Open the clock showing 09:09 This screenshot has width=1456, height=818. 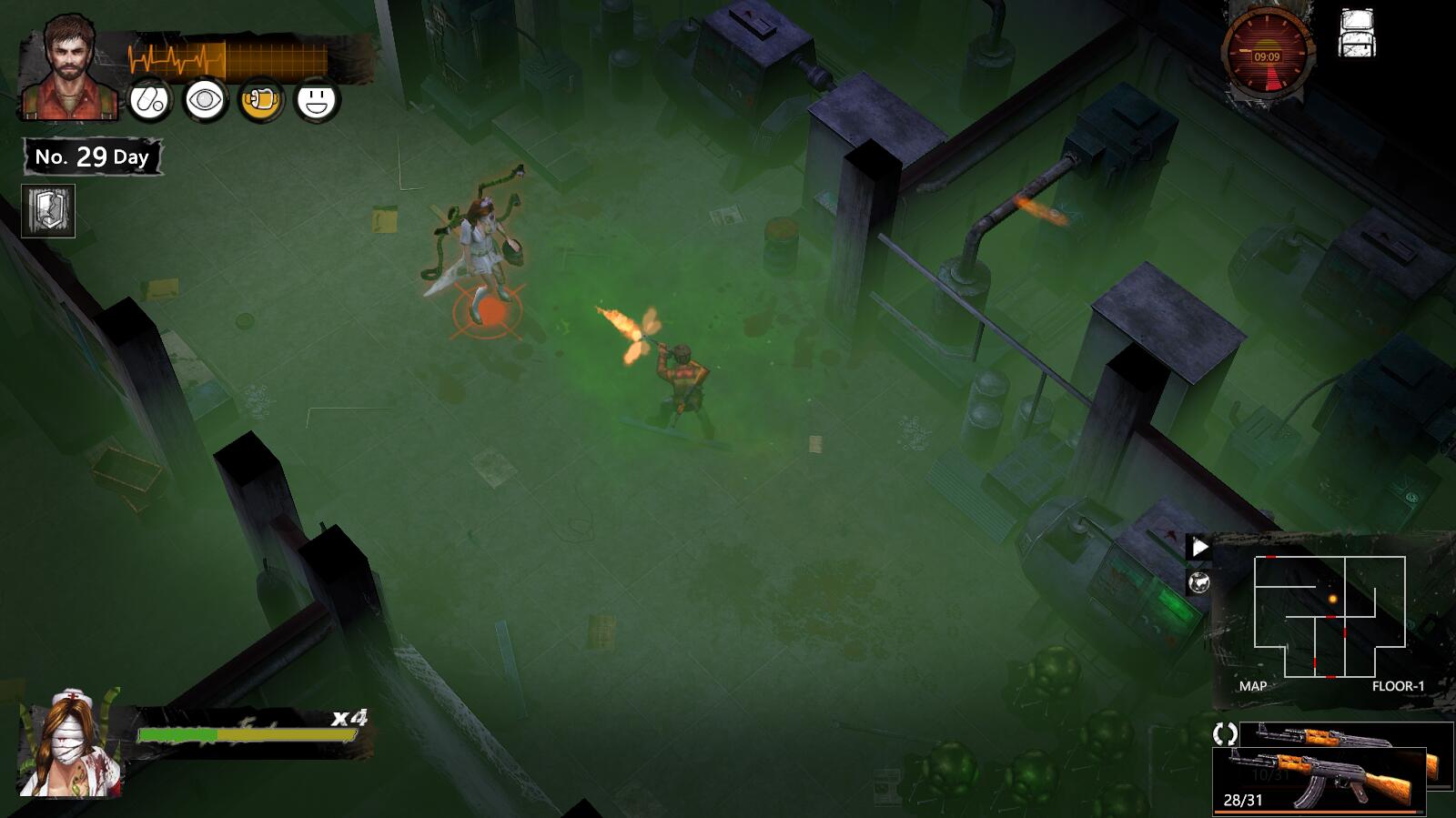(1267, 56)
